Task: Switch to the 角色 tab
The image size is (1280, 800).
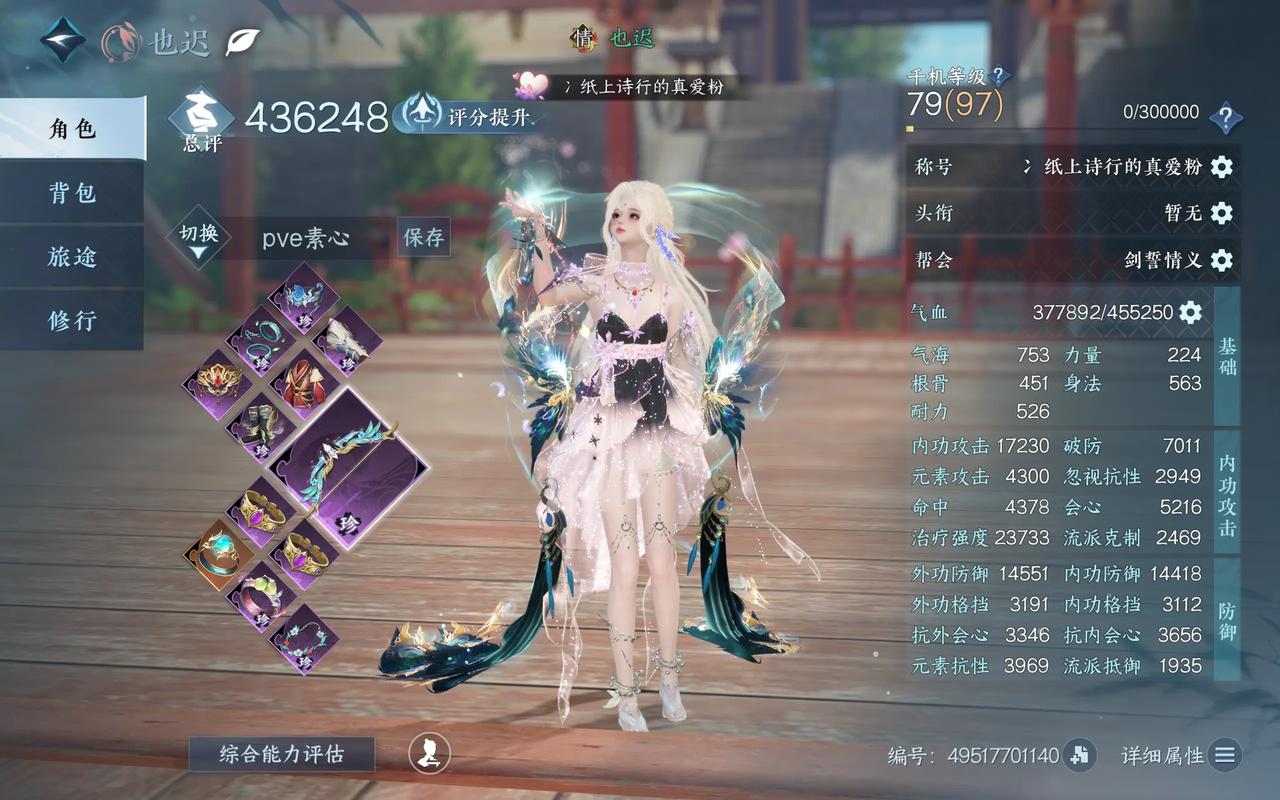Action: 72,129
